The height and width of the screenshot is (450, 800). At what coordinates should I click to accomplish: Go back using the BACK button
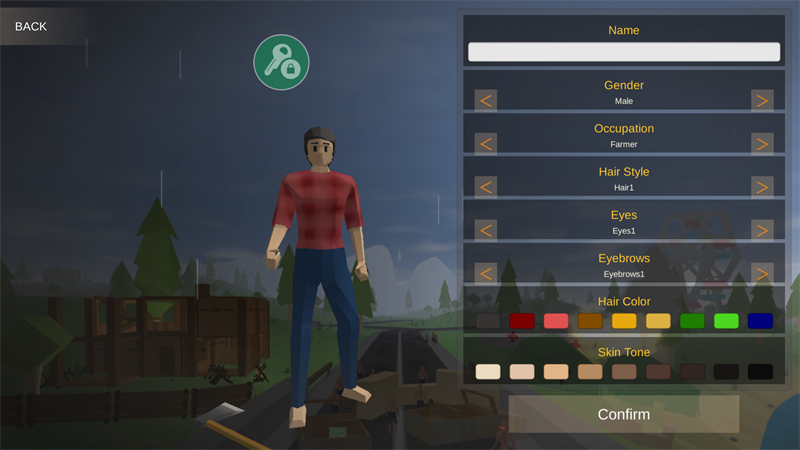point(32,26)
